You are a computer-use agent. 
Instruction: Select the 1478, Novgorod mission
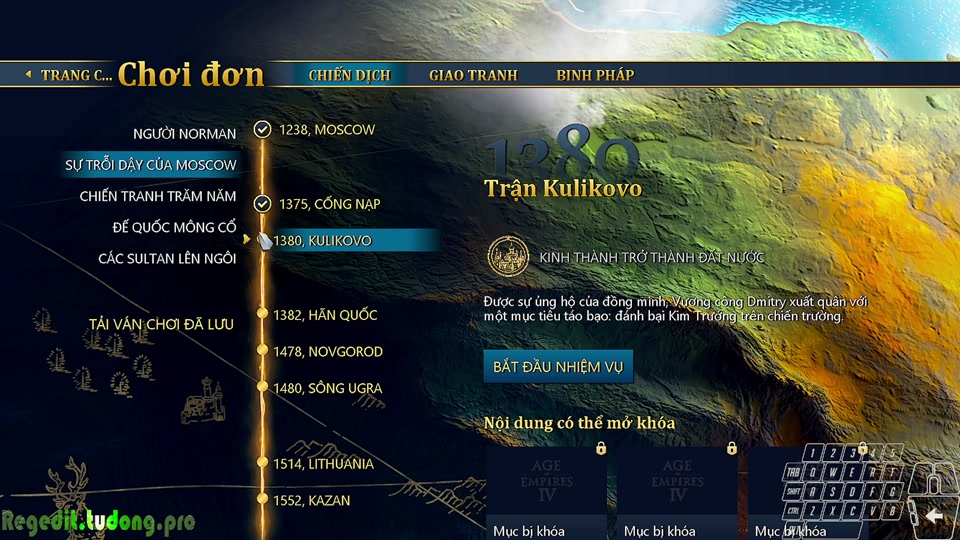coord(330,352)
